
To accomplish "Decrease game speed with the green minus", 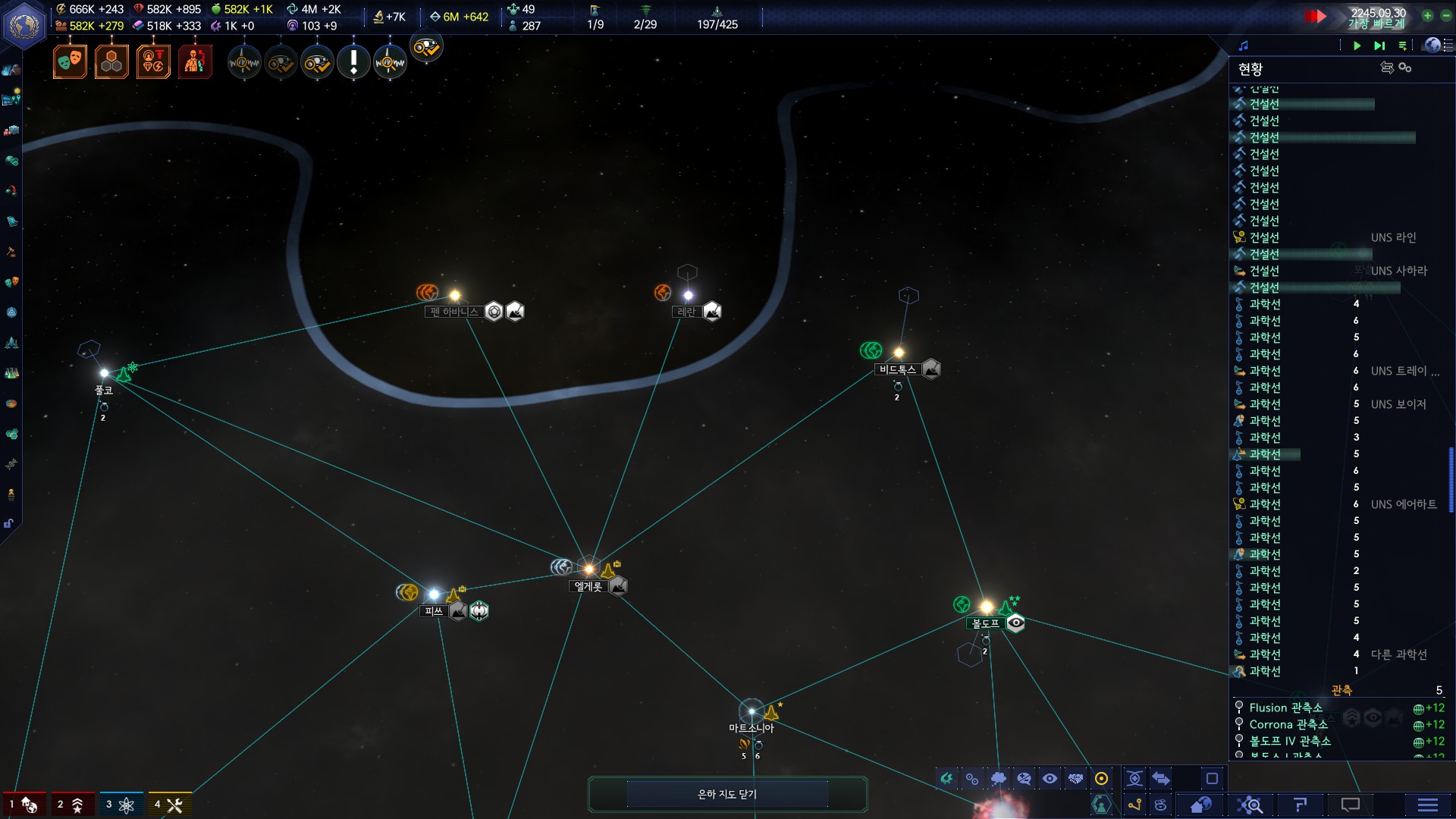I will pyautogui.click(x=1445, y=15).
